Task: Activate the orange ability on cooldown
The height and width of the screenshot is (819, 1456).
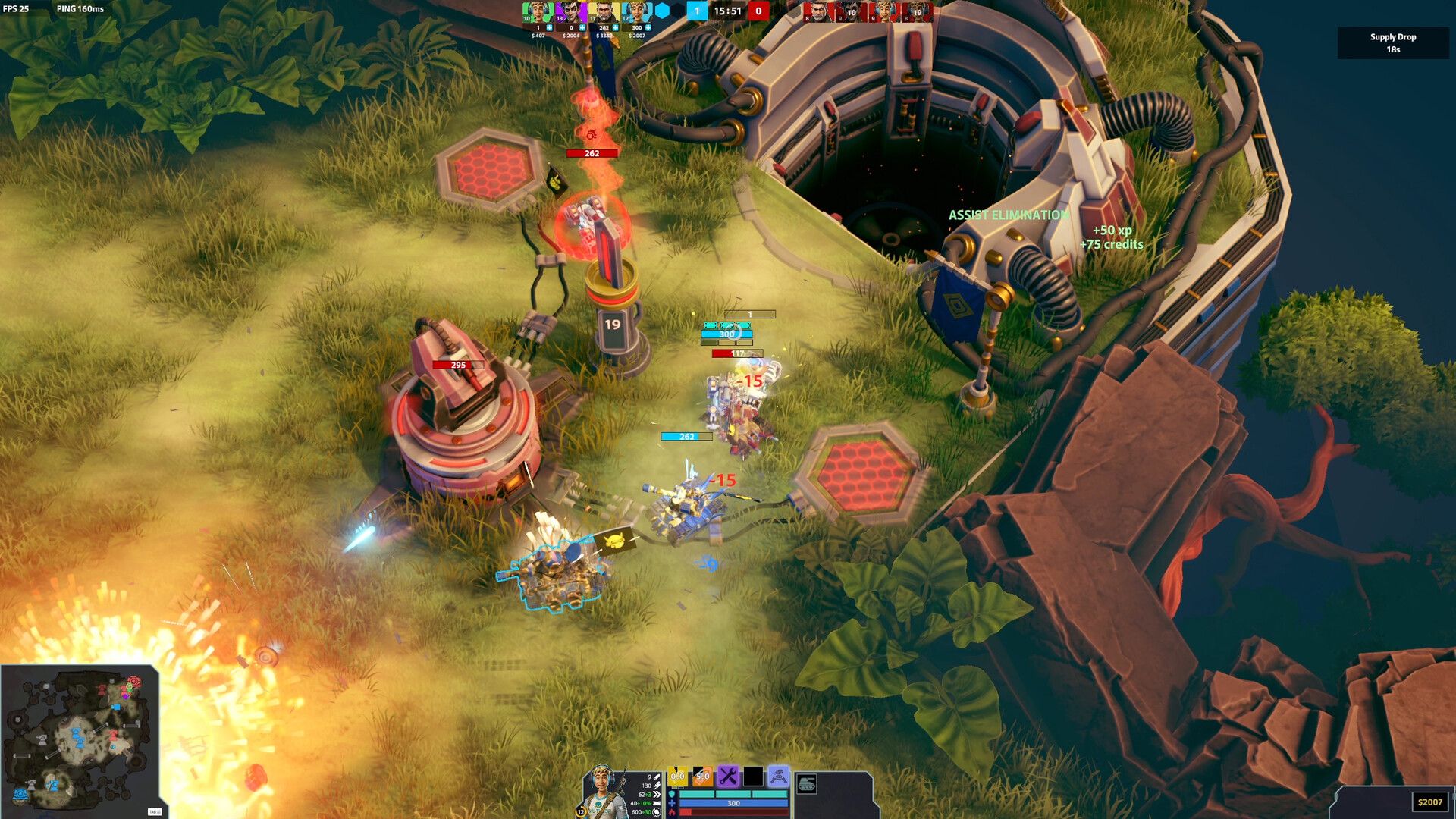Action: [x=703, y=777]
